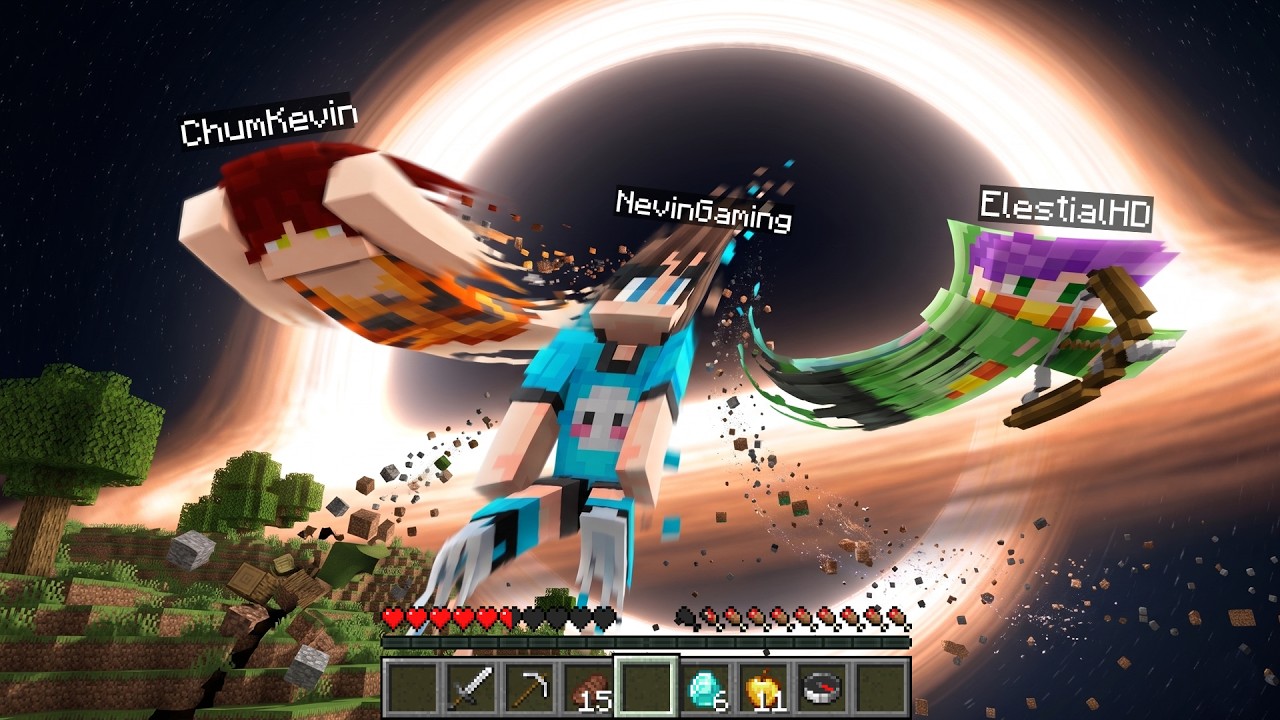Select the diamond stack in the hotbar
The image size is (1280, 720).
705,687
